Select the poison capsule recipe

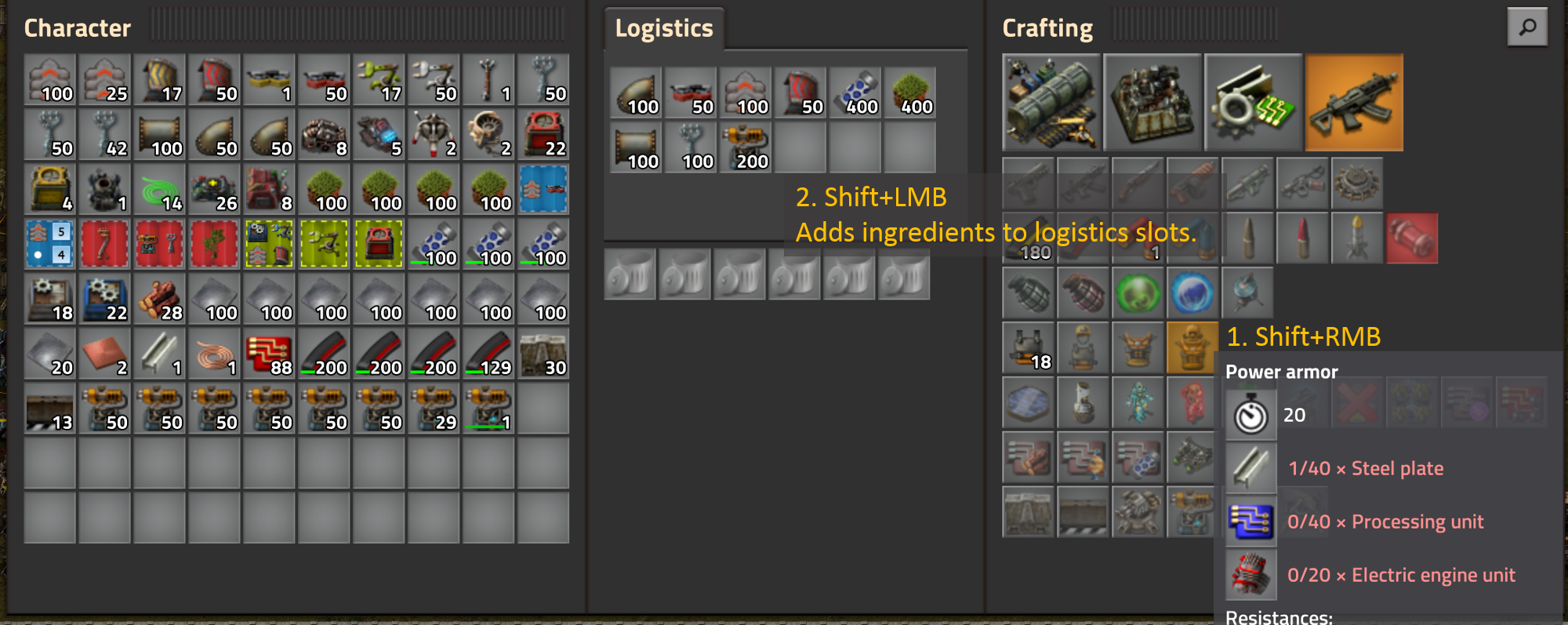[x=1138, y=293]
